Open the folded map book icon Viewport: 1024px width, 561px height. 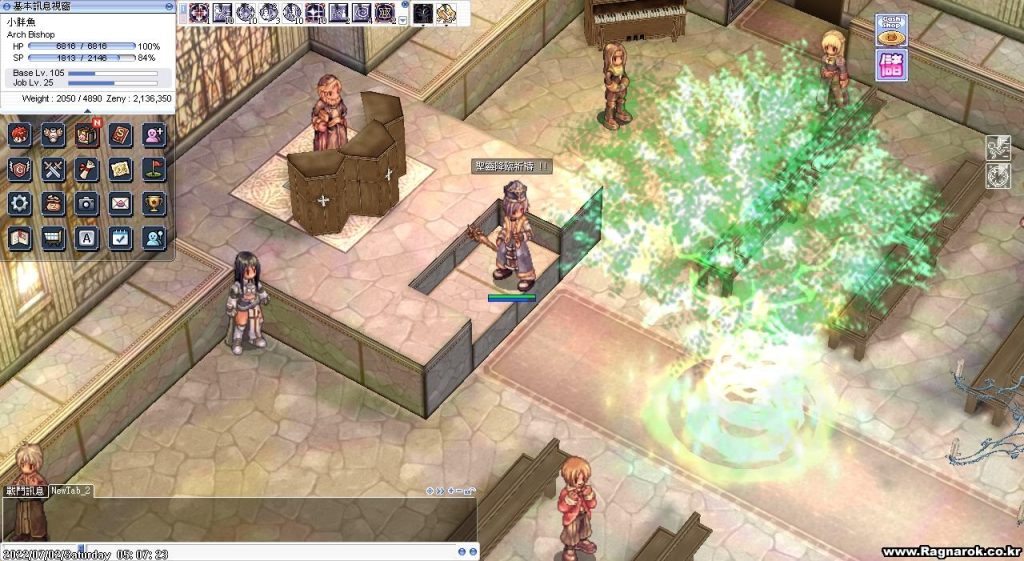point(20,237)
